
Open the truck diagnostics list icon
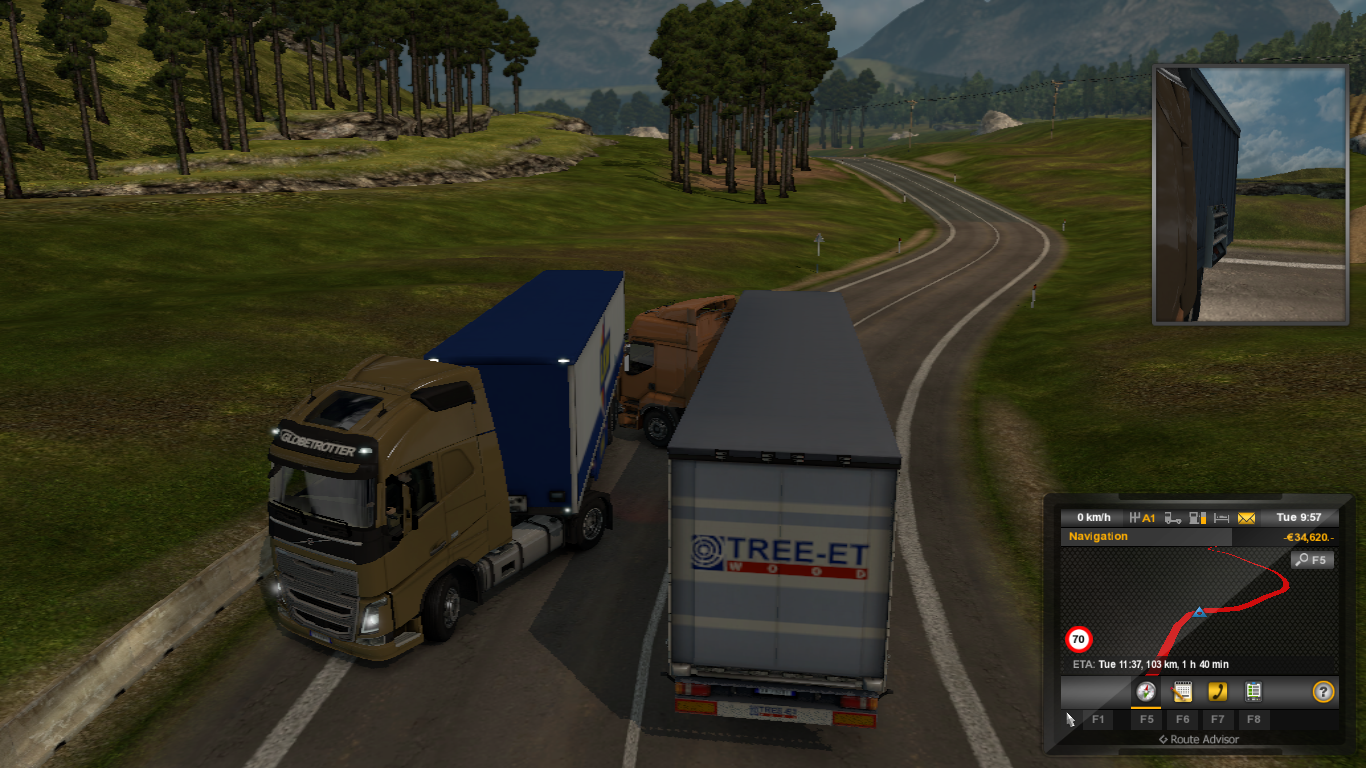tap(1255, 691)
